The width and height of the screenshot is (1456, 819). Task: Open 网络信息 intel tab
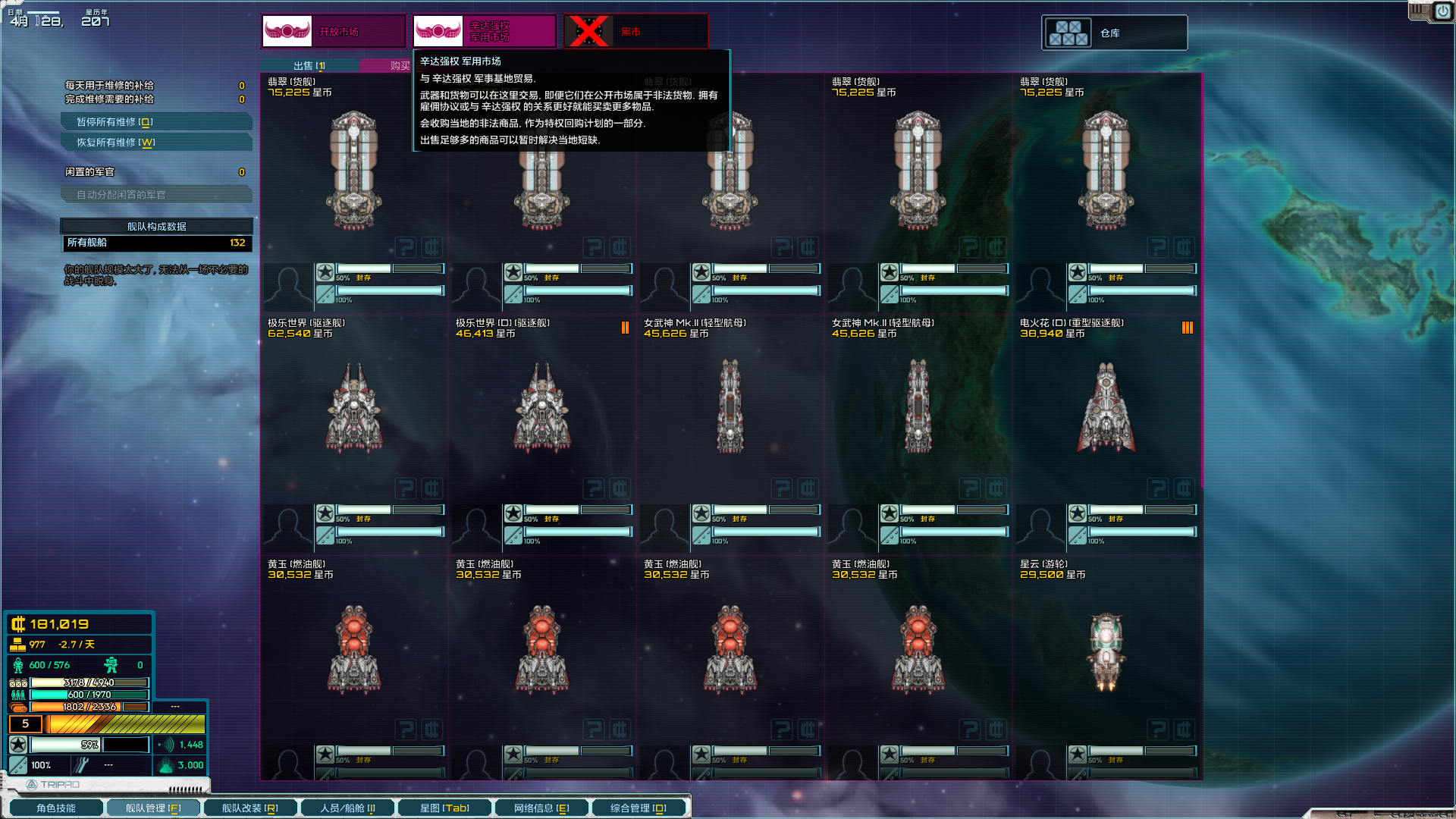point(541,808)
